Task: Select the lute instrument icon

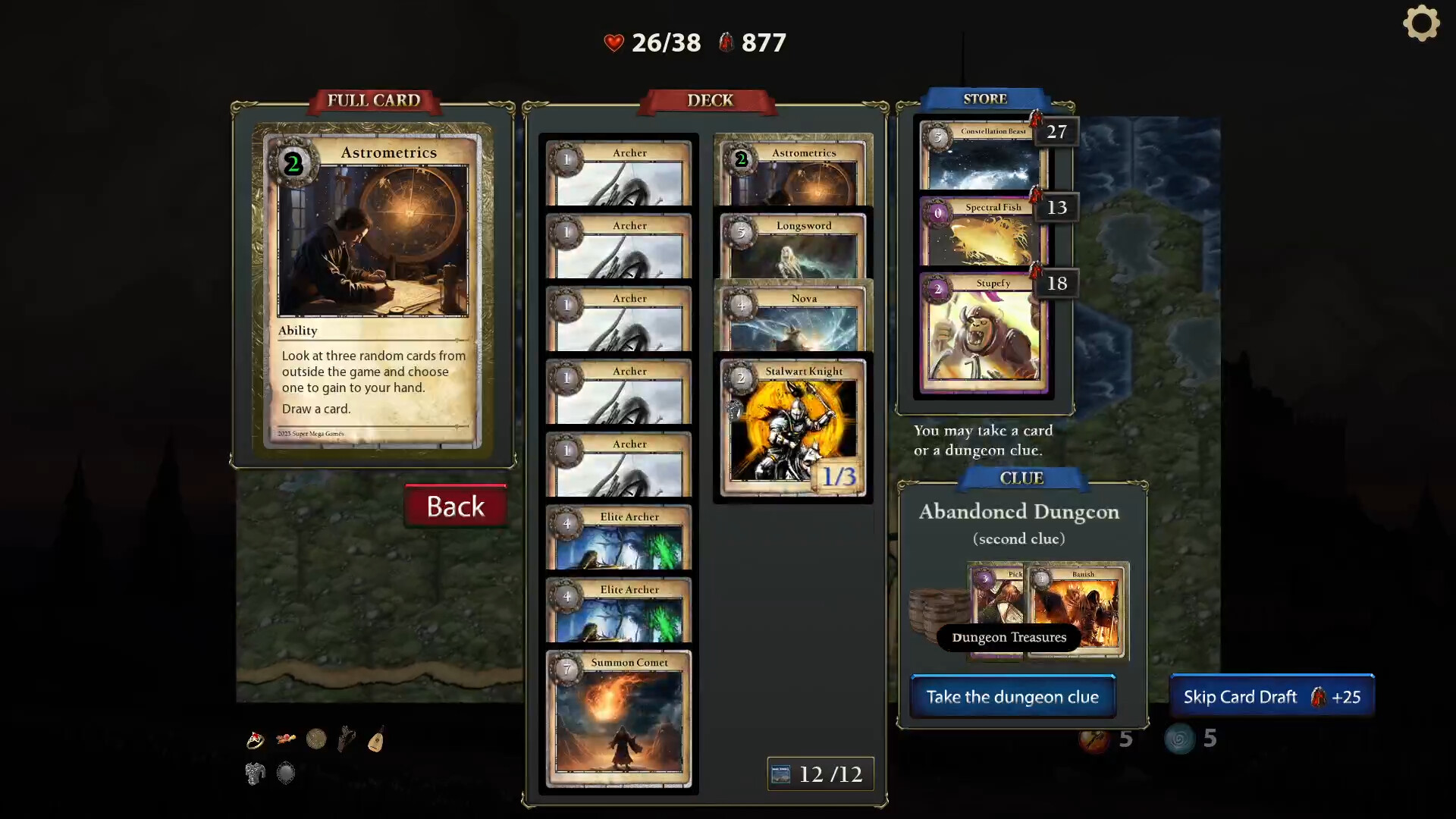Action: tap(377, 739)
